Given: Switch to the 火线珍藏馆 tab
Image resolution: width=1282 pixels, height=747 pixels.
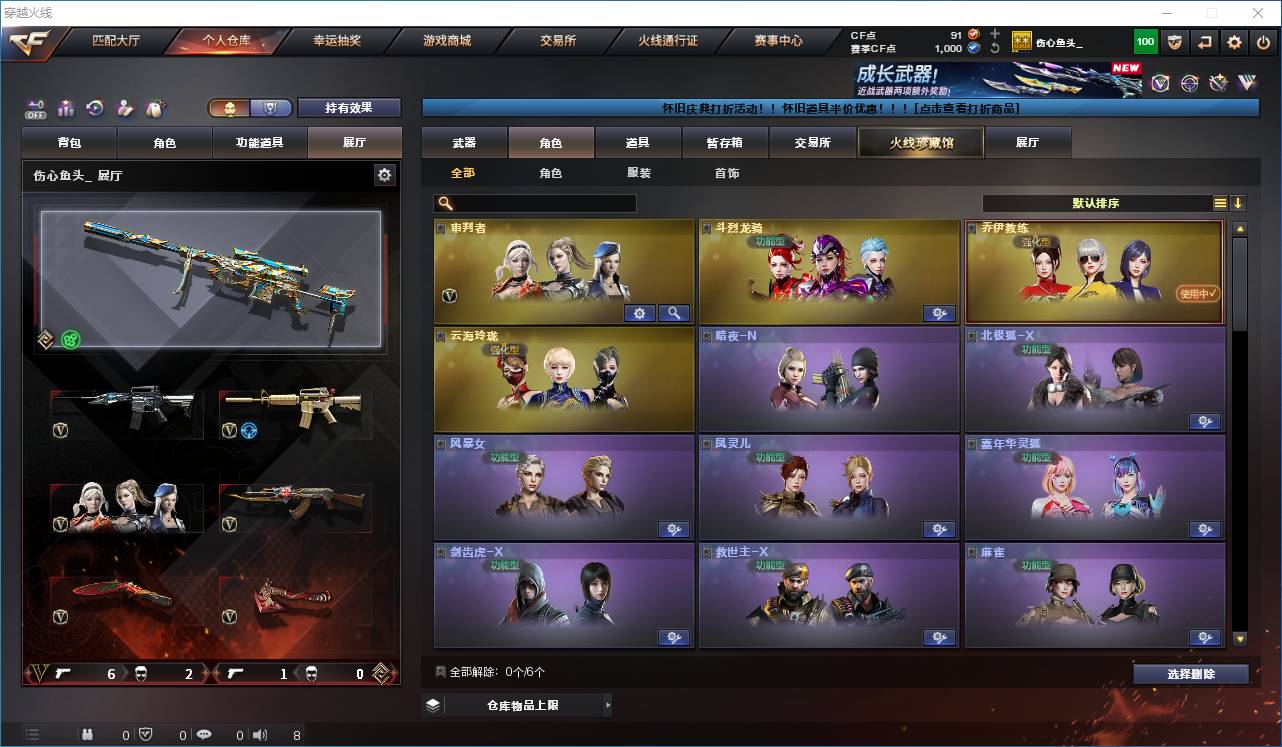Looking at the screenshot, I should tap(919, 142).
